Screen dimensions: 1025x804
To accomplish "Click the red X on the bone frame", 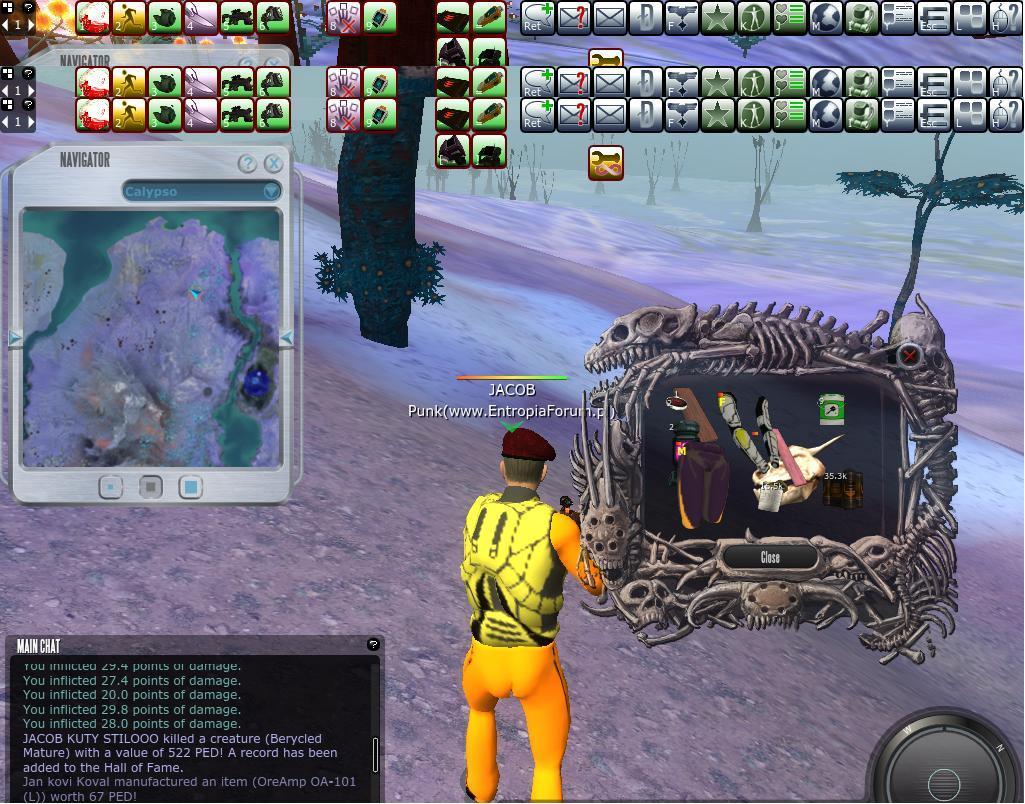I will pyautogui.click(x=909, y=355).
